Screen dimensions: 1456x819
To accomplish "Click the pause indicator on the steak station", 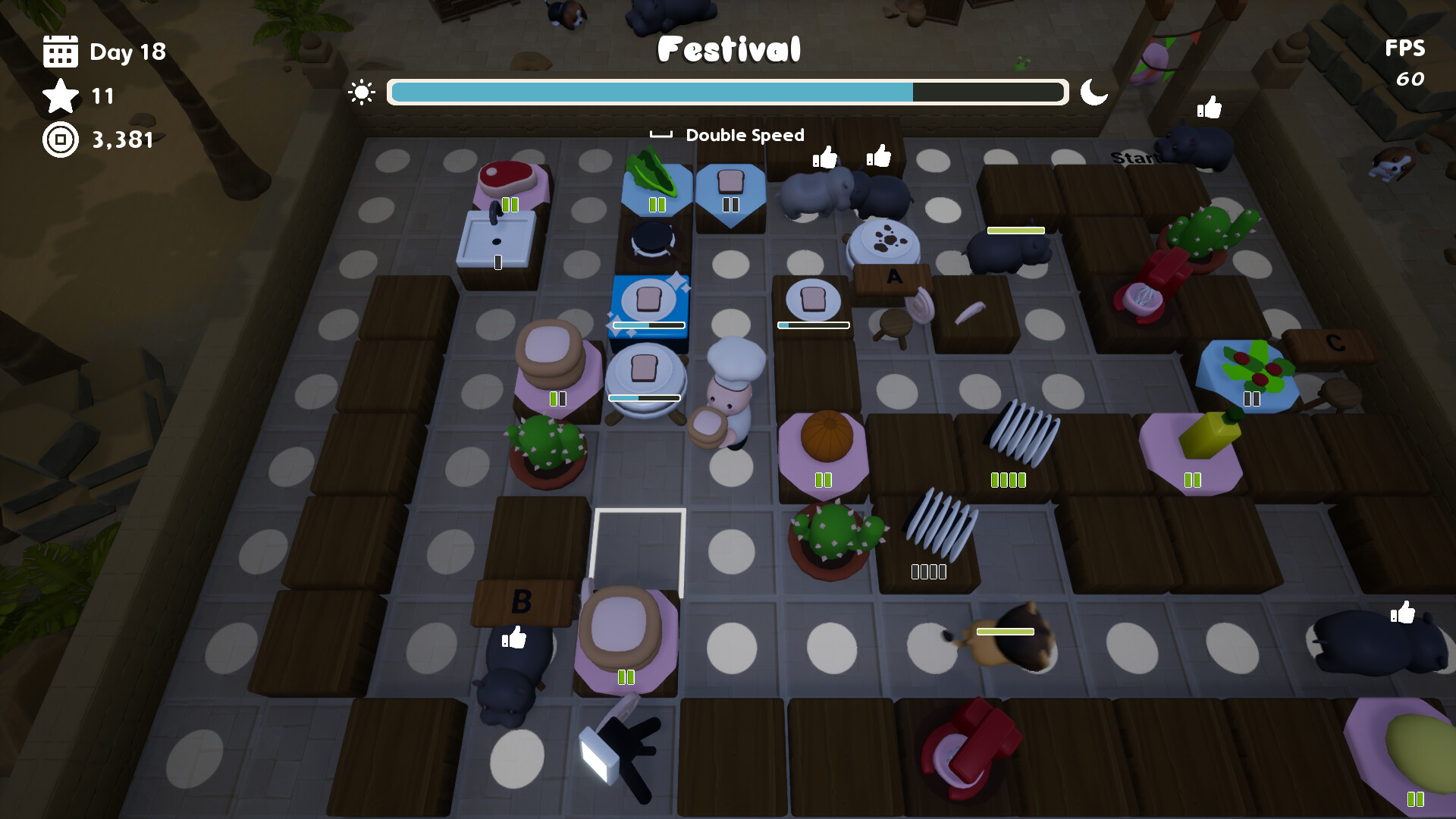I will 512,203.
